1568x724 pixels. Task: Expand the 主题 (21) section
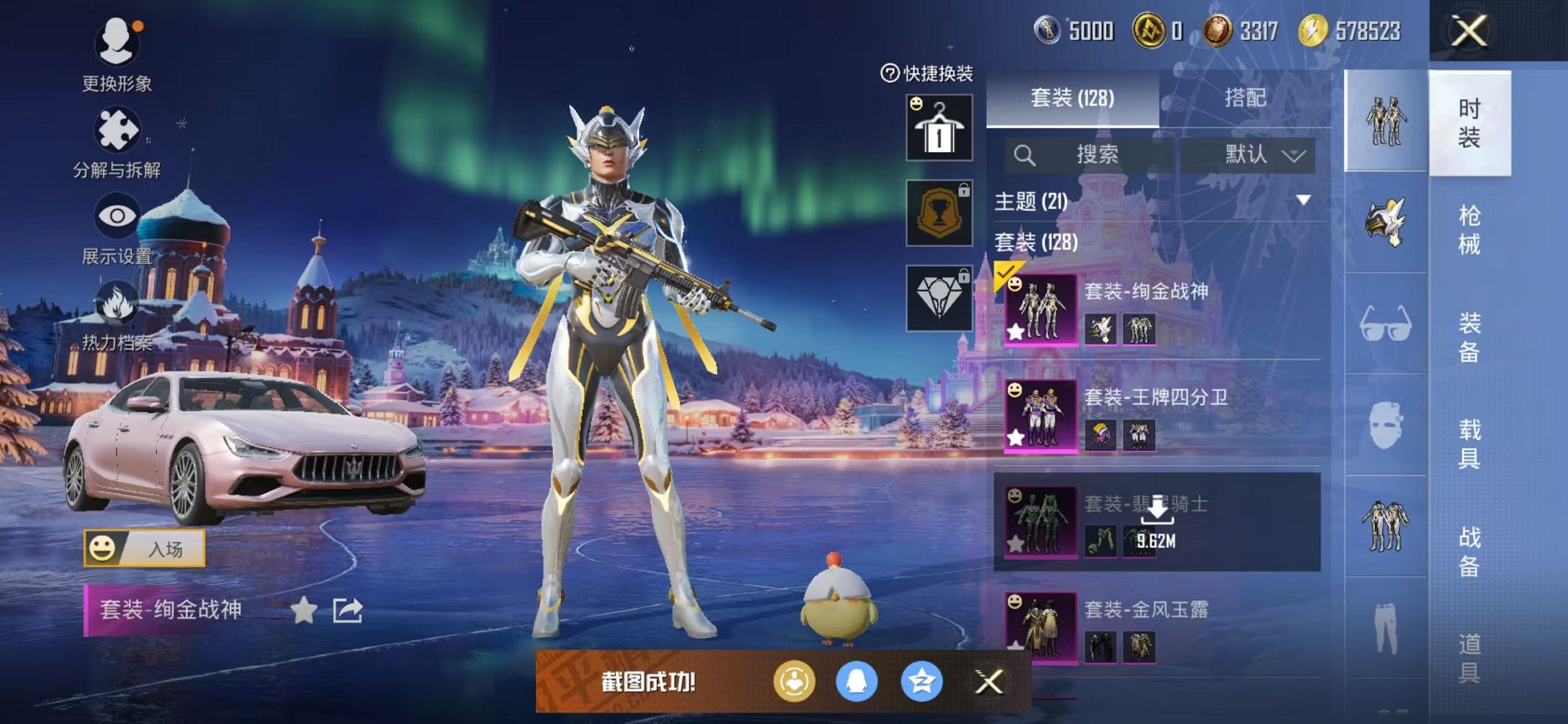click(x=1303, y=200)
